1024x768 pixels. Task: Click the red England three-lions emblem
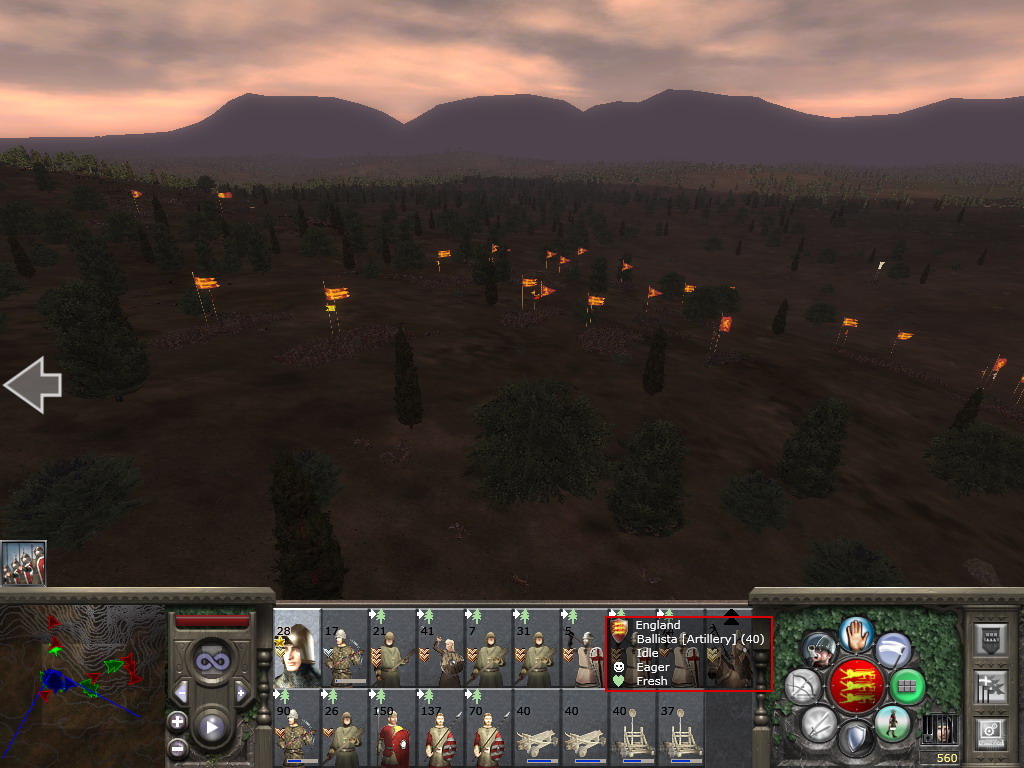point(855,686)
